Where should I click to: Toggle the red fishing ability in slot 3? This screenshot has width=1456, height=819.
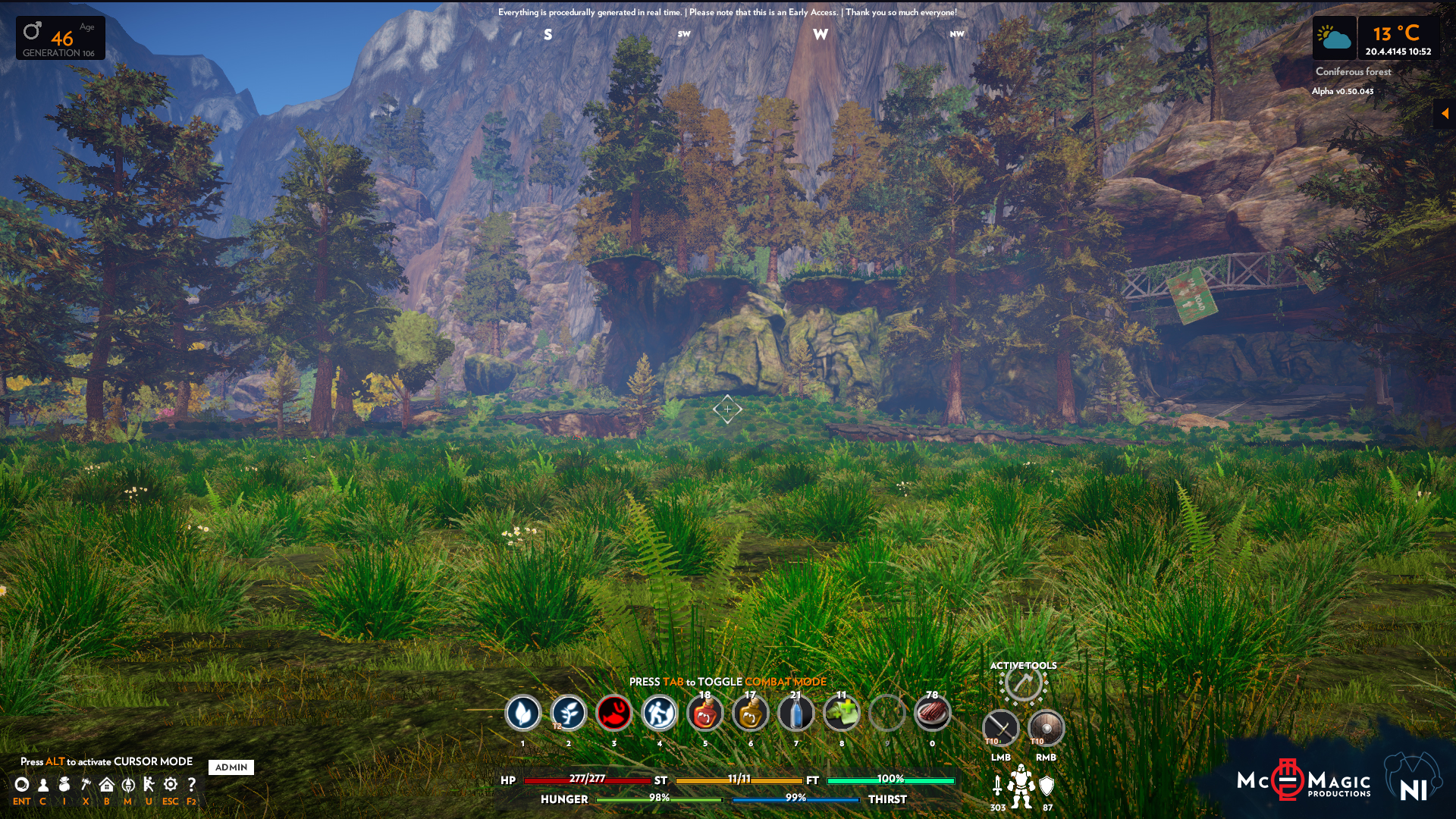[615, 714]
